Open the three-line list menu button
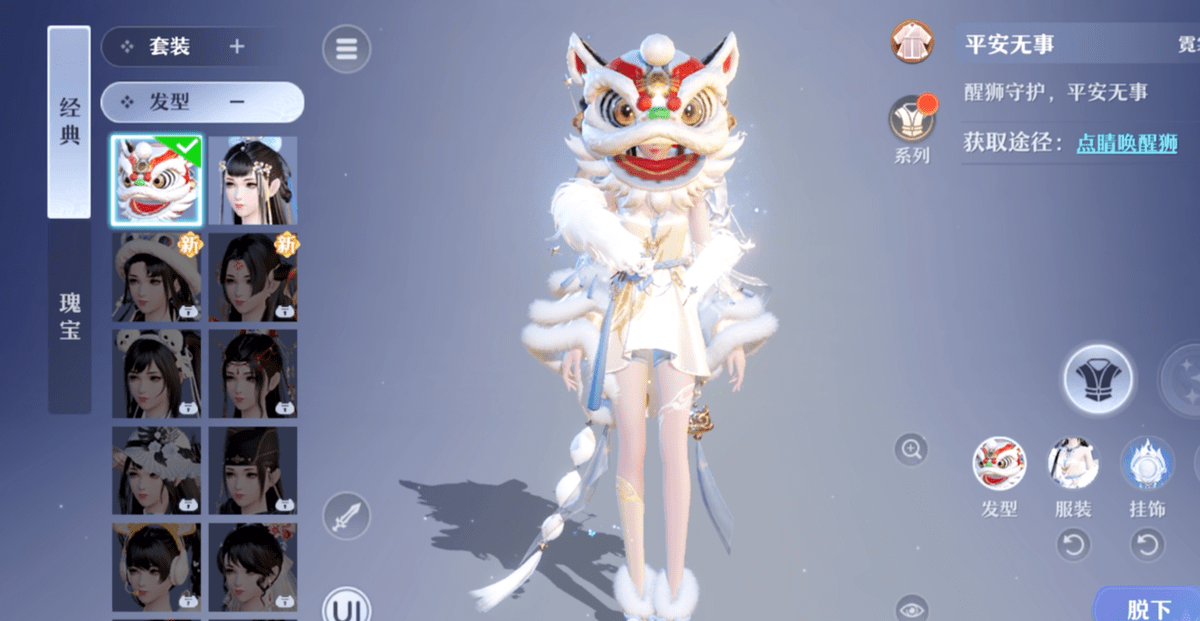Viewport: 1200px width, 621px height. coord(346,49)
